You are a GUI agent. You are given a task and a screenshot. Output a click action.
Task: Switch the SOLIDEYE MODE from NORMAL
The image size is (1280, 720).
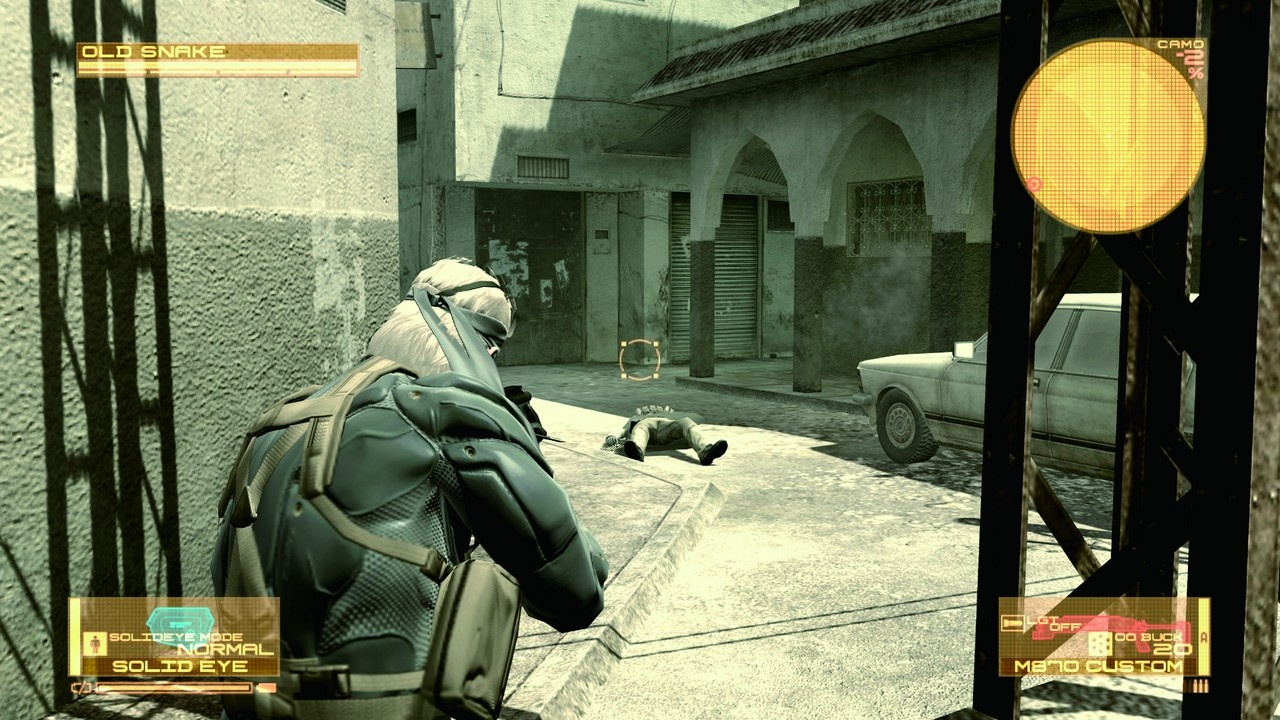pos(174,636)
